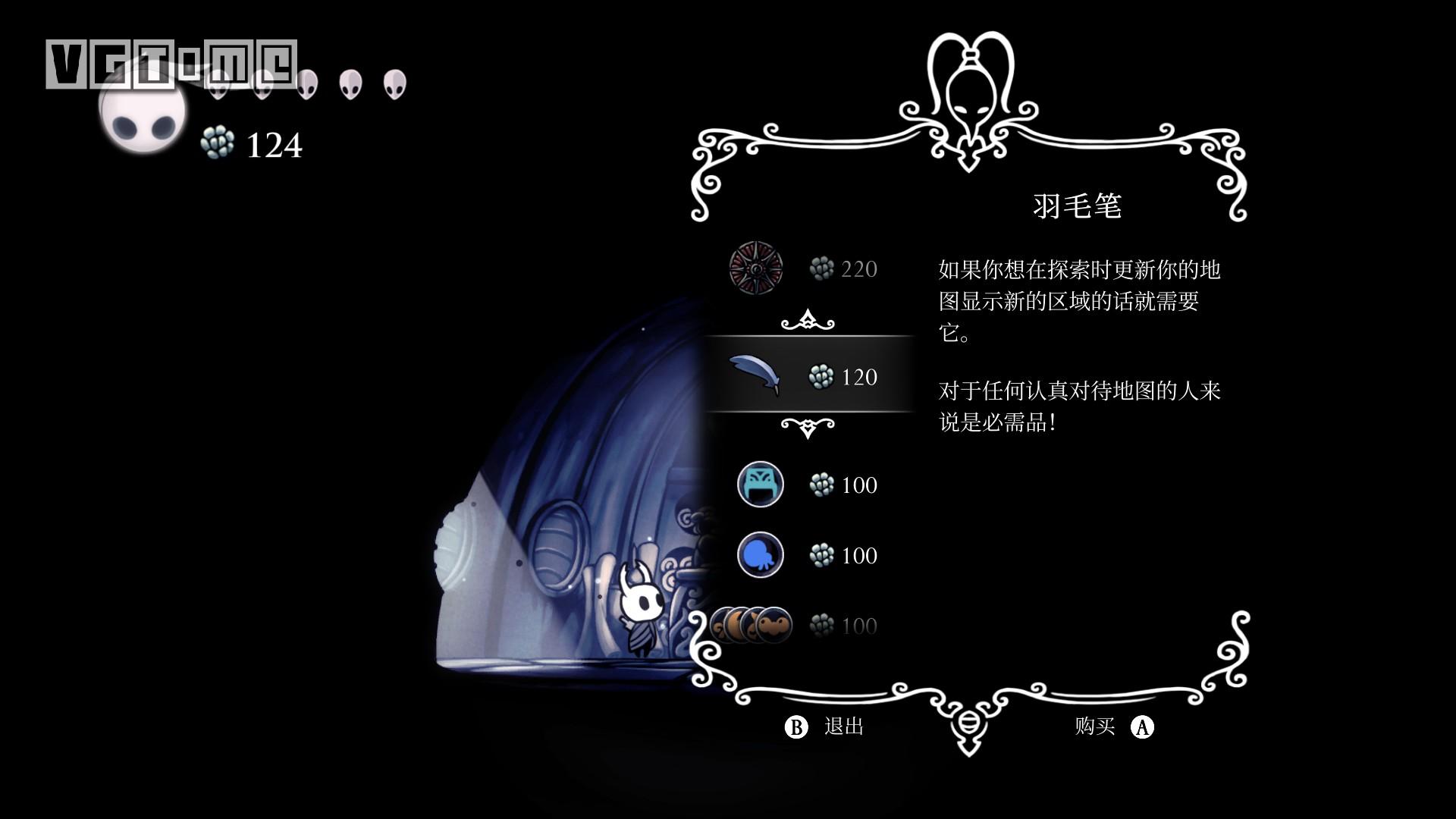Select the Wayward Compass charm priced 220

click(x=756, y=269)
